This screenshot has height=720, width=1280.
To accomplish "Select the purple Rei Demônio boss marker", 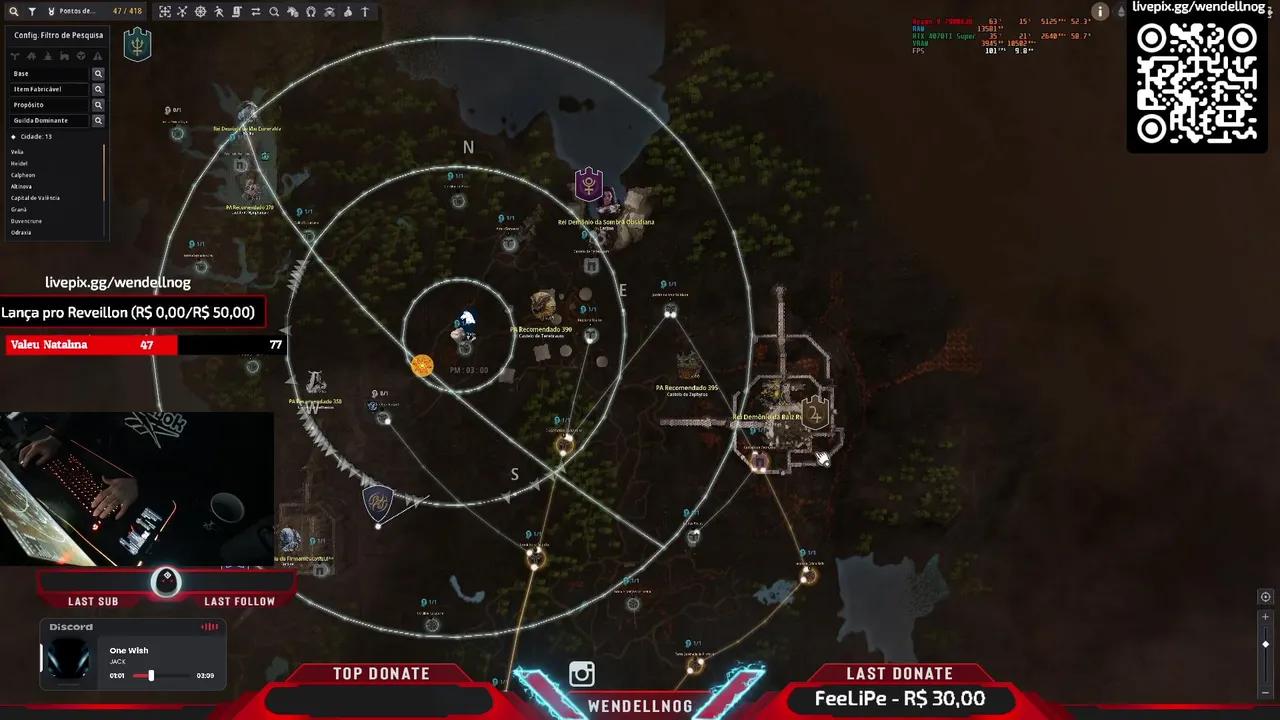I will 589,185.
